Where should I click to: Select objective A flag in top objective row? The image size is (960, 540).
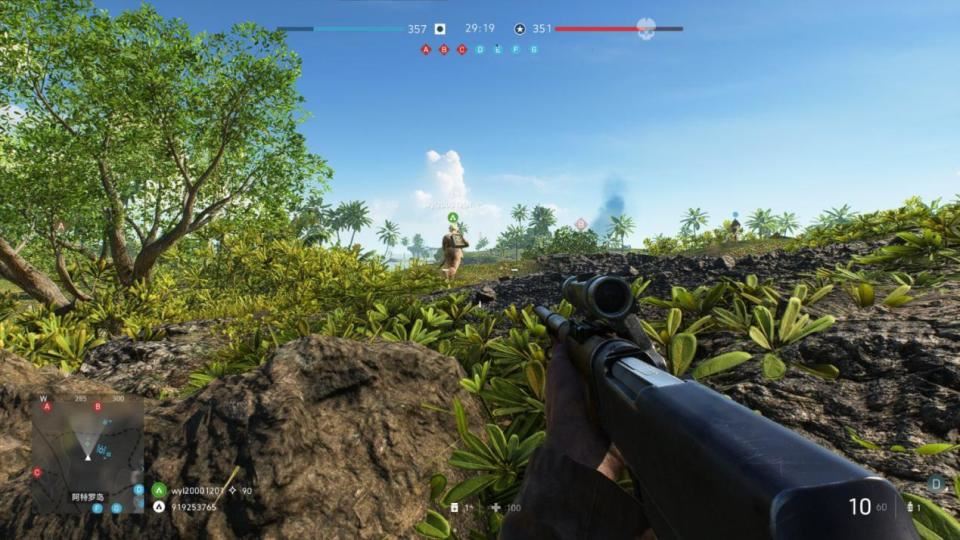(x=426, y=49)
